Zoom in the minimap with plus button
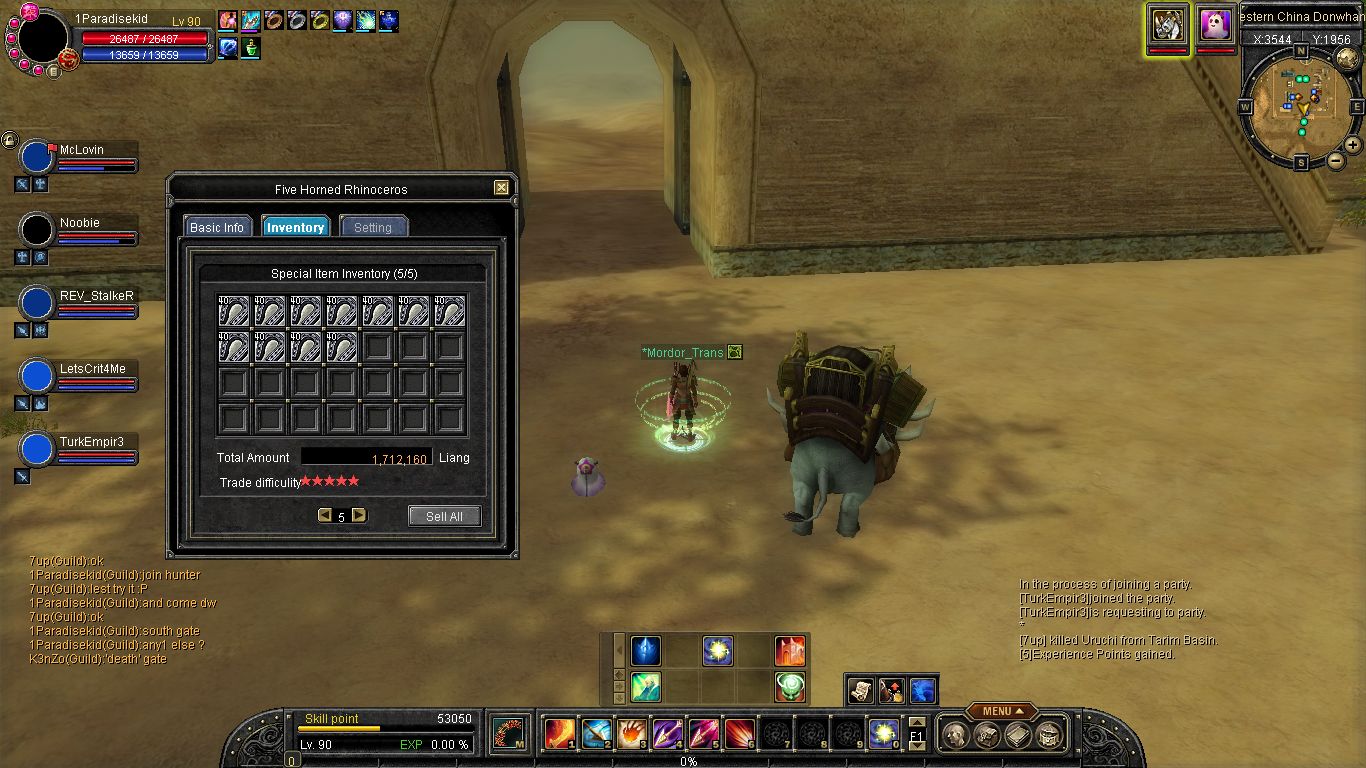Viewport: 1366px width, 768px height. point(1352,144)
